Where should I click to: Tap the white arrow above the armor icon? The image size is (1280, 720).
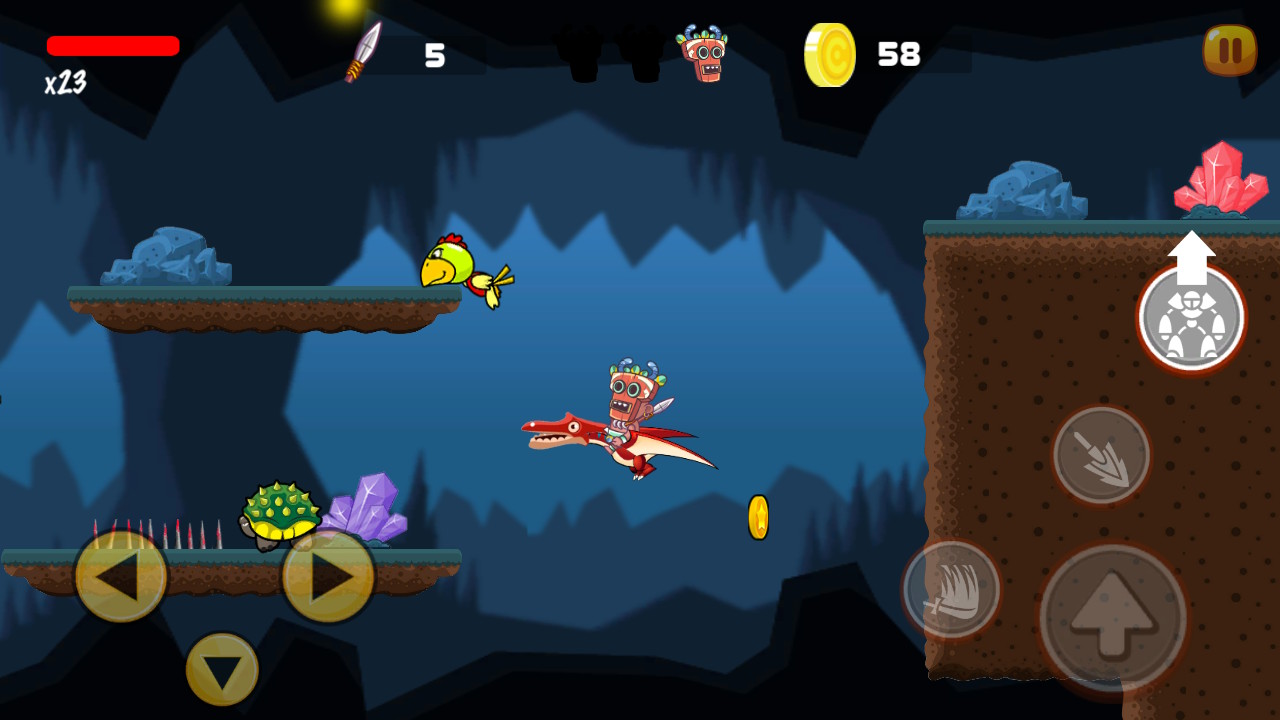coord(1190,253)
